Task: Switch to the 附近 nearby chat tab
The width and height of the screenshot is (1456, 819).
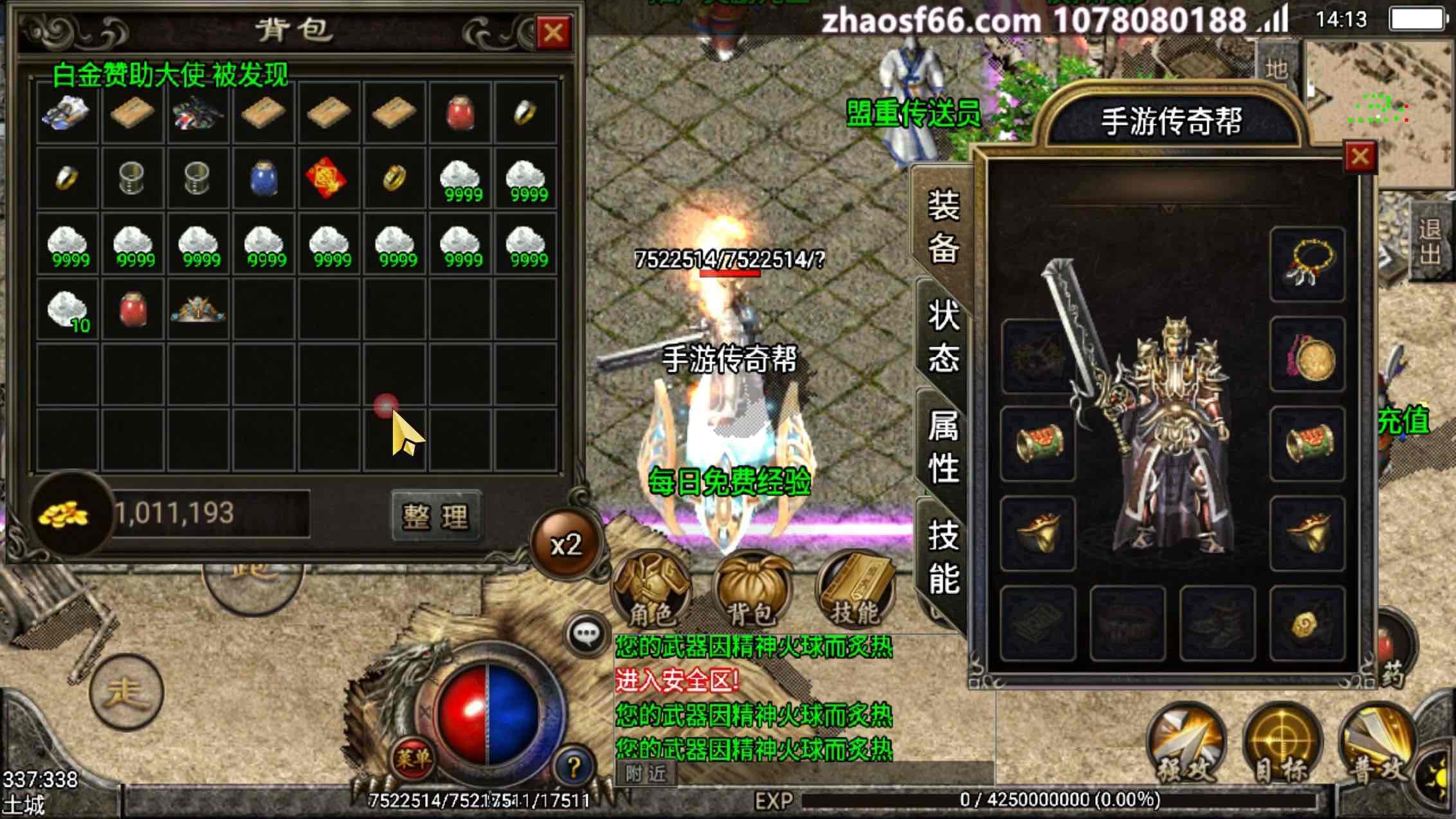Action: [x=646, y=773]
